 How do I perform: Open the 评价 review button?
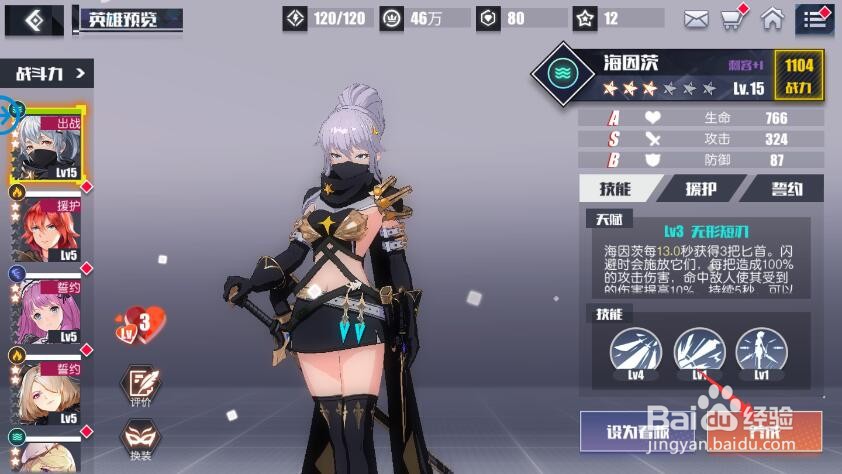pyautogui.click(x=141, y=387)
